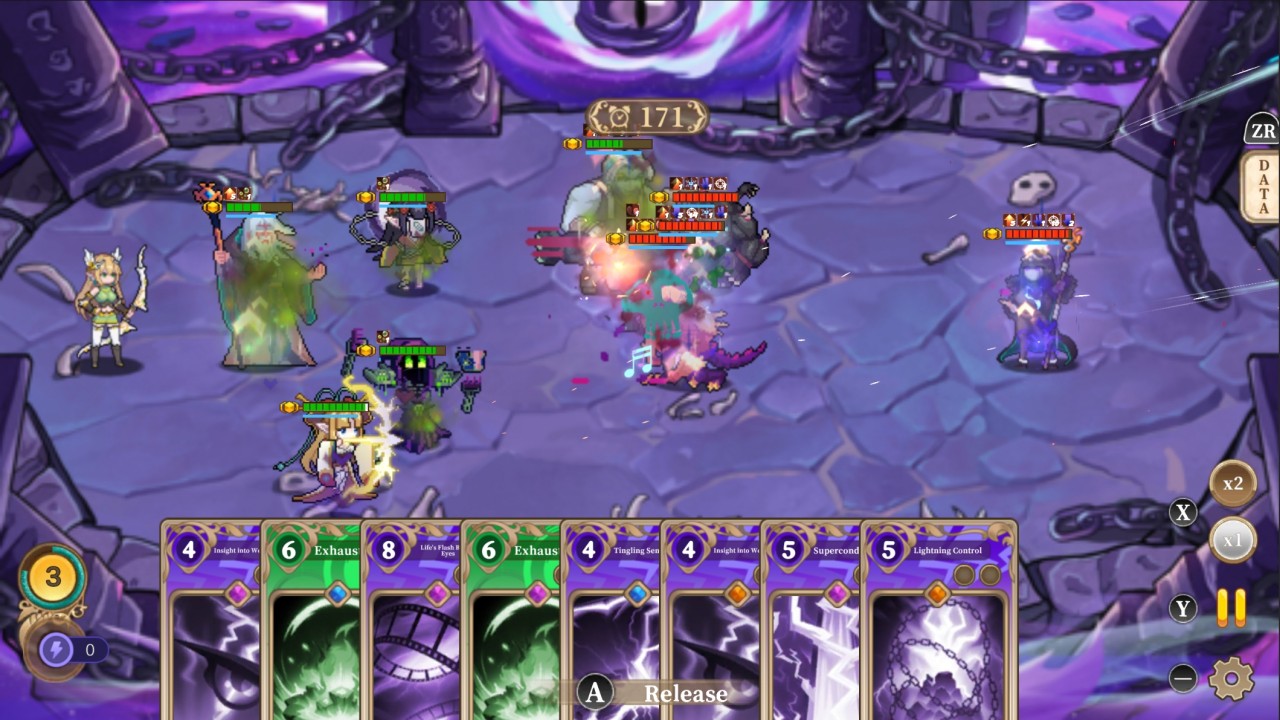1280x720 pixels.
Task: Click the X button icon
Action: tap(1184, 512)
